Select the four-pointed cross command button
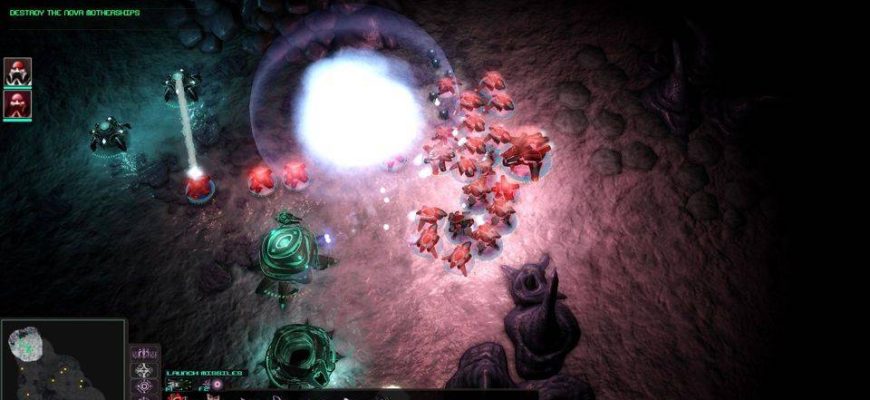 click(x=145, y=370)
